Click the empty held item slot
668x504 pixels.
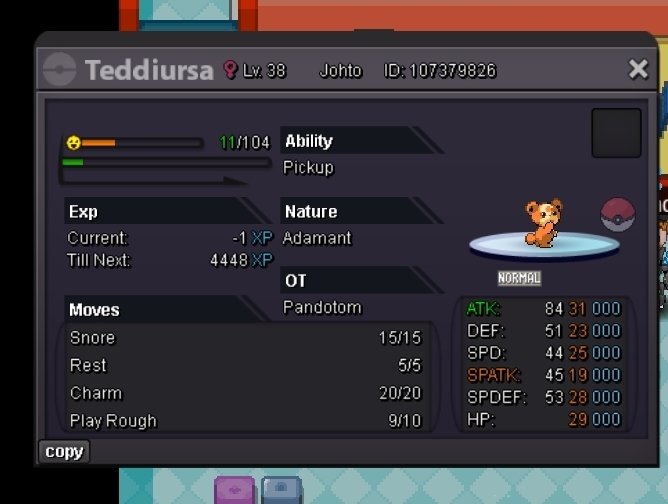tap(616, 133)
